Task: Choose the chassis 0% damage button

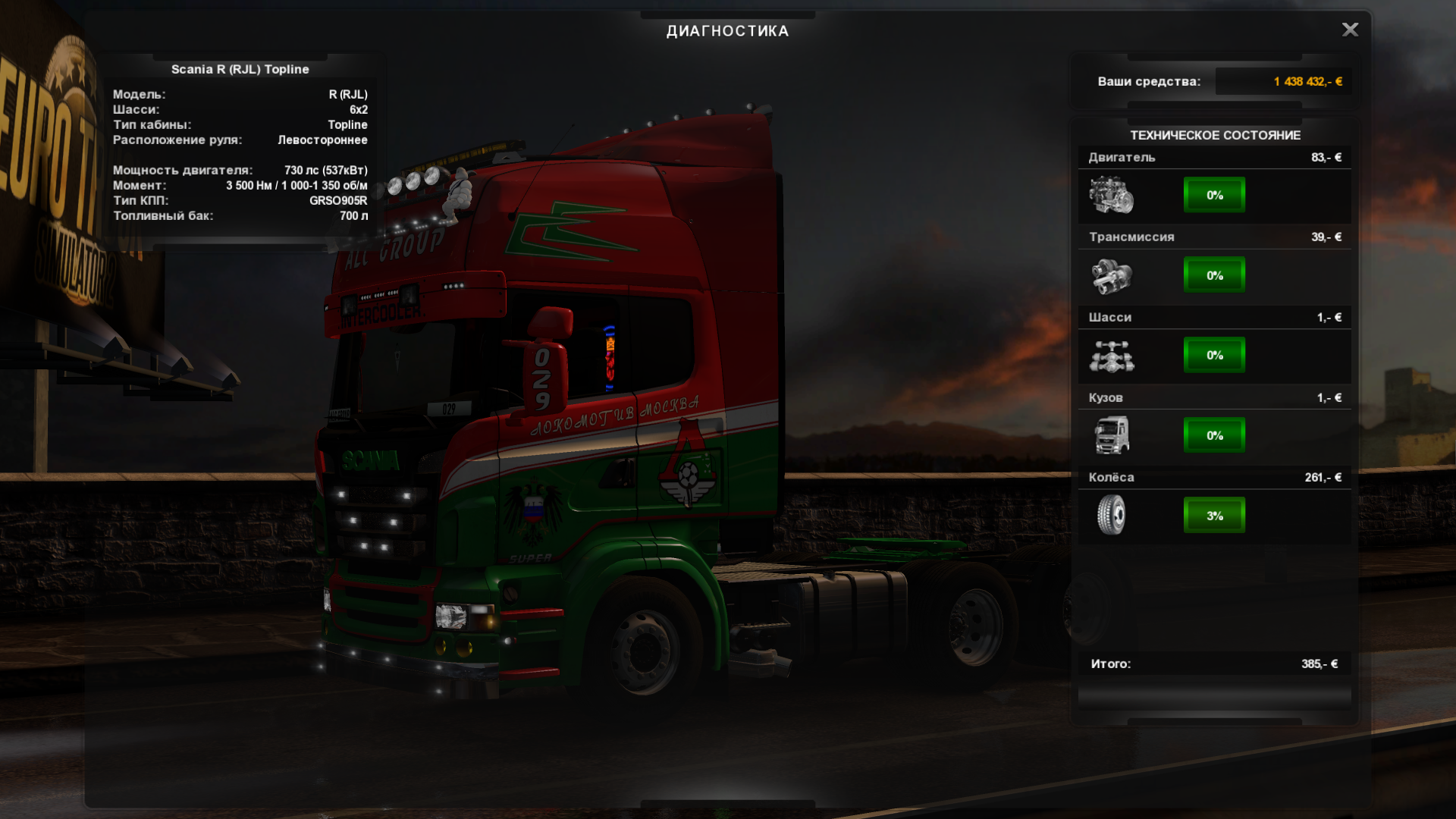Action: (x=1214, y=355)
